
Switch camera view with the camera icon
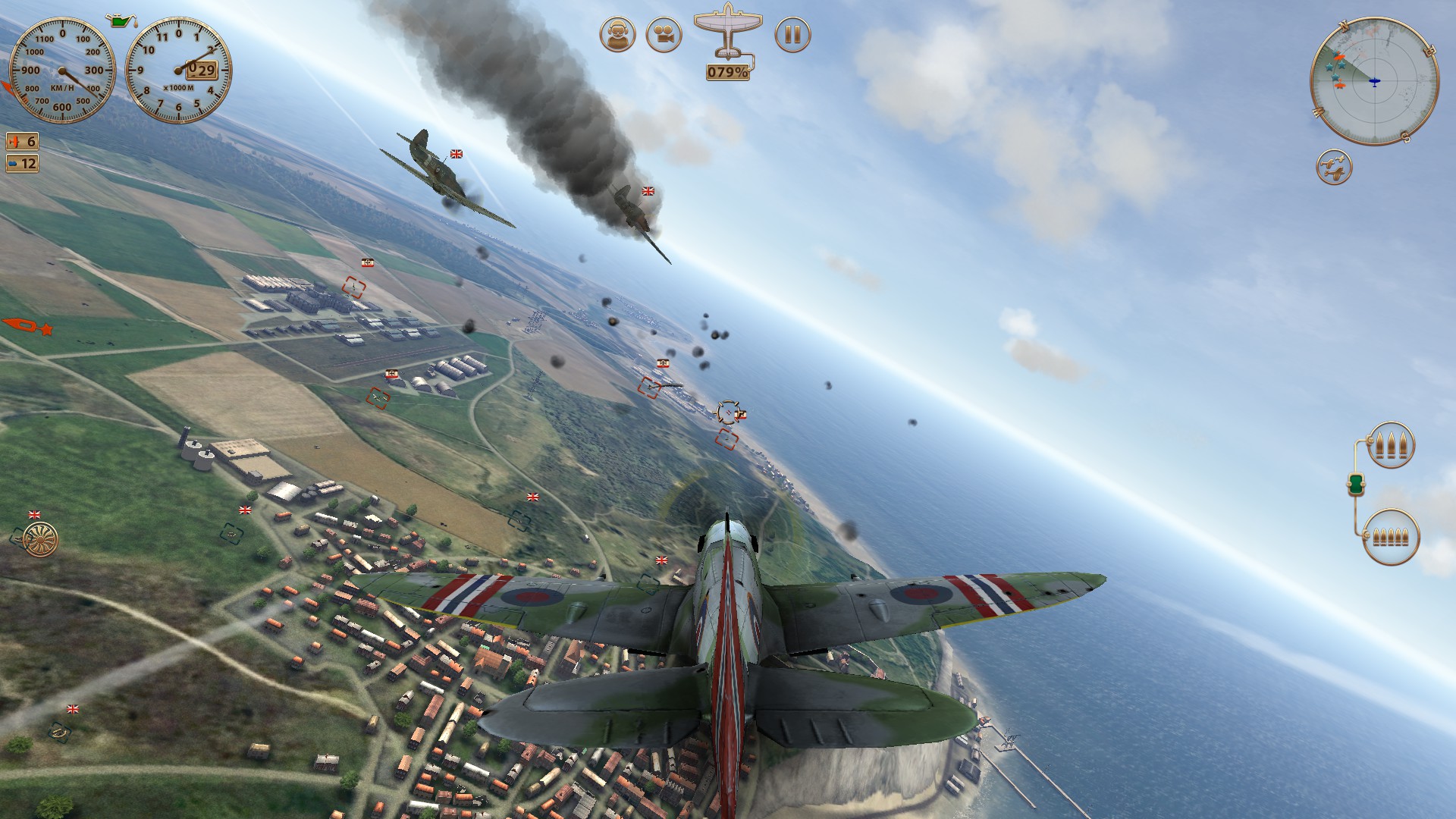point(664,35)
